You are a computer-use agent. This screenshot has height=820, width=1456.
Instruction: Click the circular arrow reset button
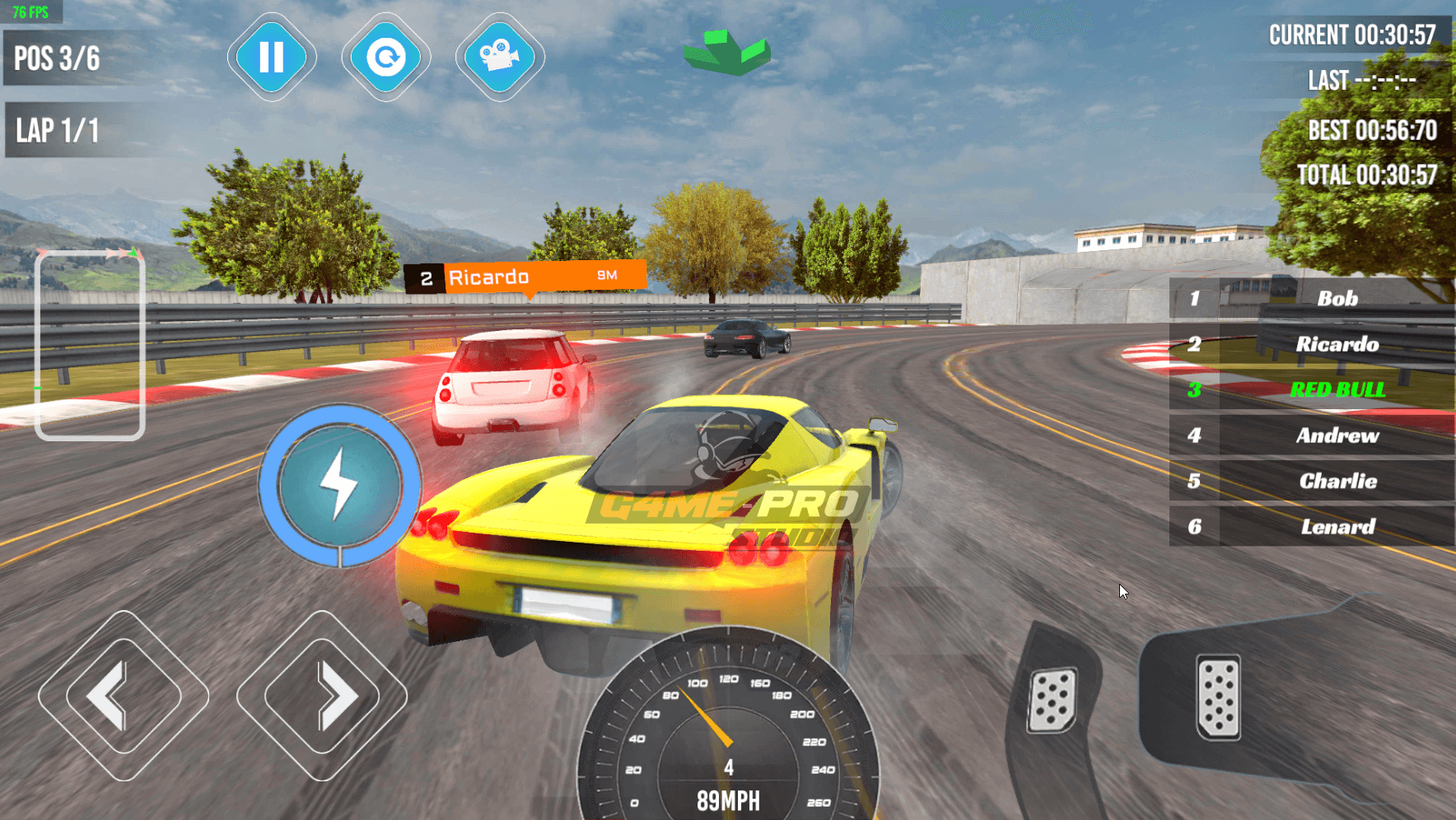click(385, 58)
